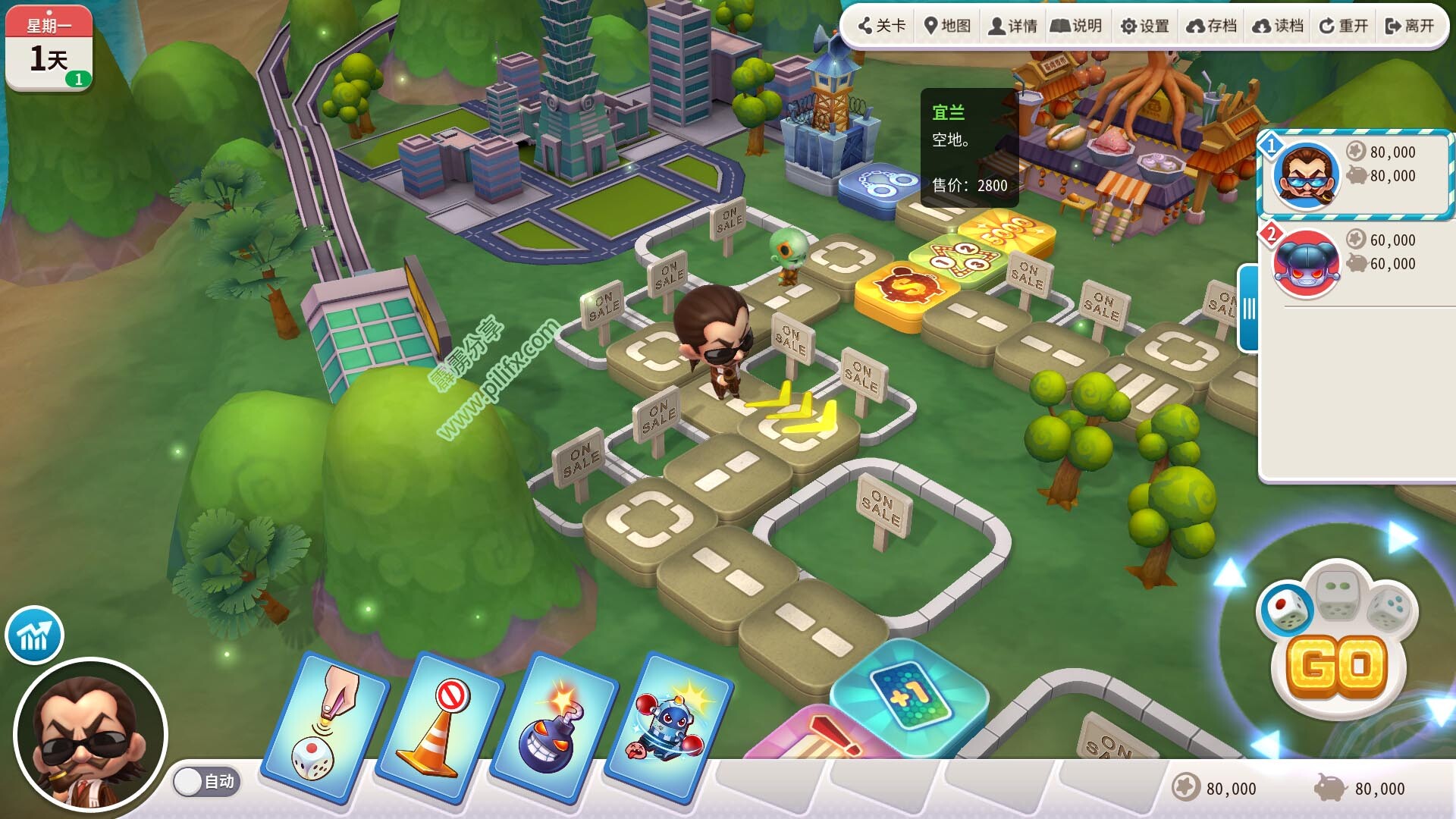Toggle the 自动 auto-play switch

[206, 782]
